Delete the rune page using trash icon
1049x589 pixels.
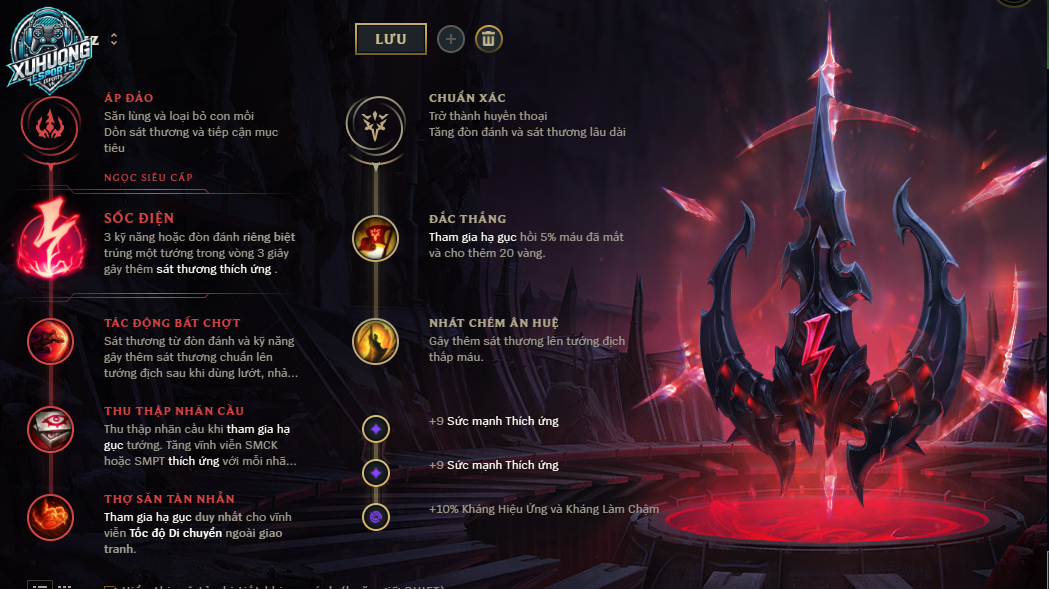(x=488, y=39)
